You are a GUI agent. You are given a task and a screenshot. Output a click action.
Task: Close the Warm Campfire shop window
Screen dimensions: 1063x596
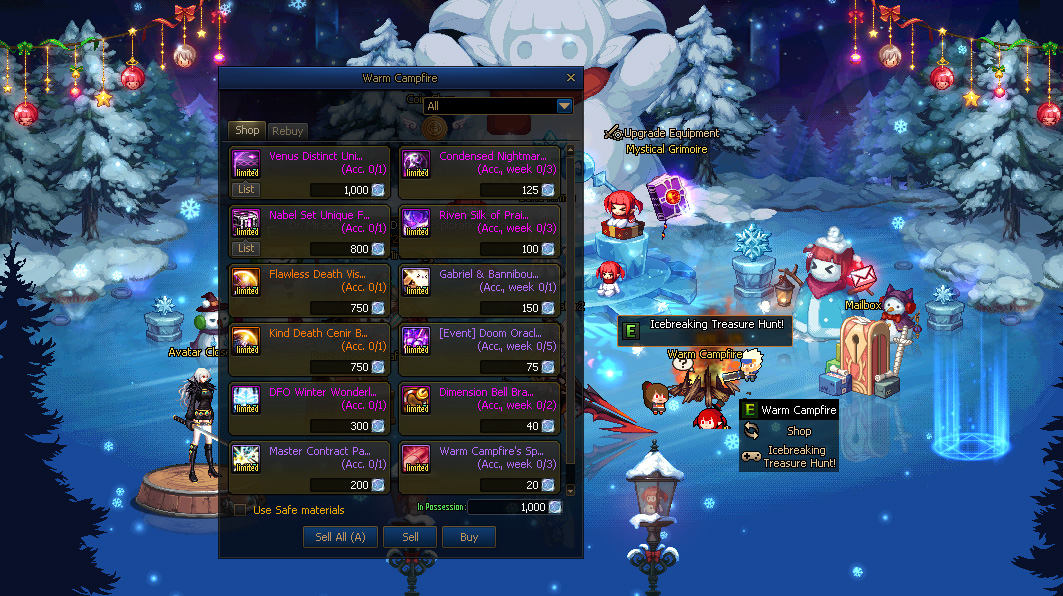[571, 78]
